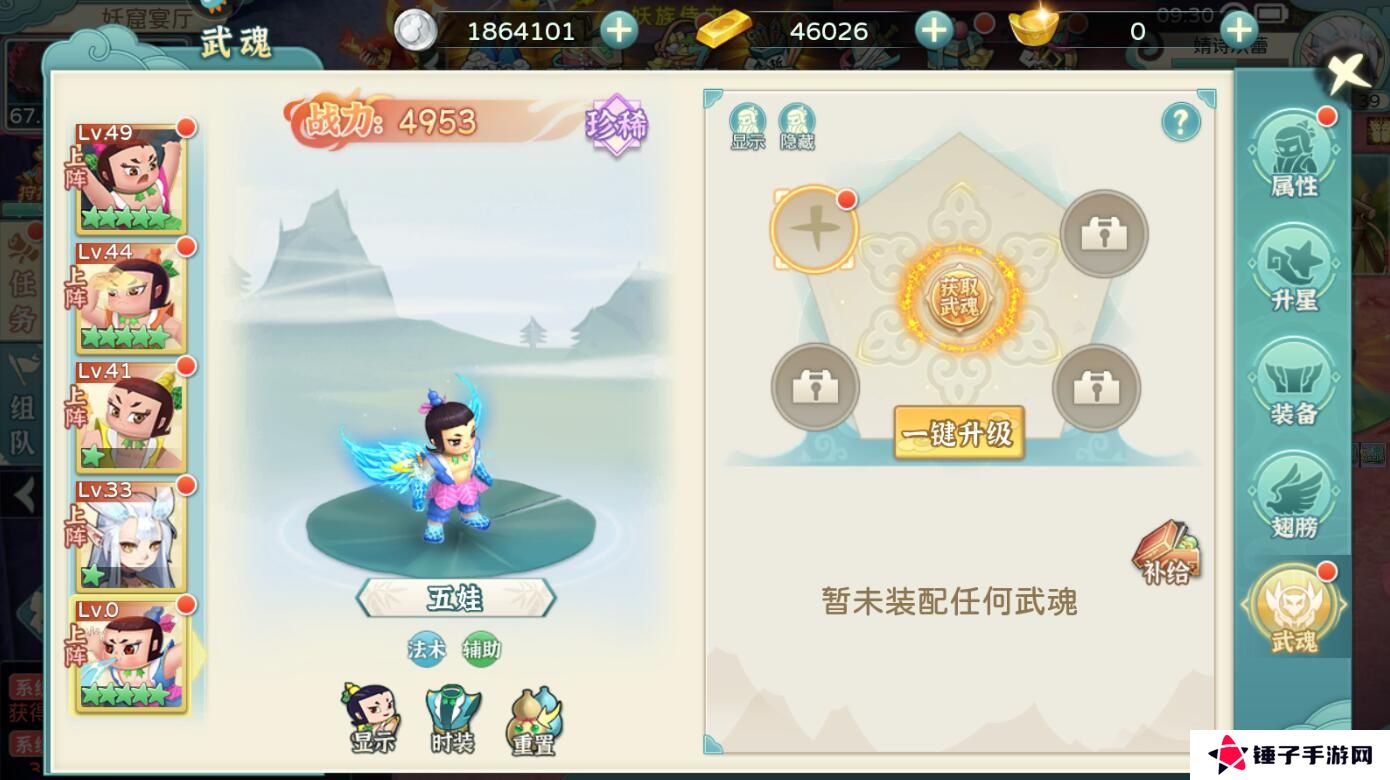
Task: Click the 重置 gourd reset icon
Action: (x=534, y=715)
